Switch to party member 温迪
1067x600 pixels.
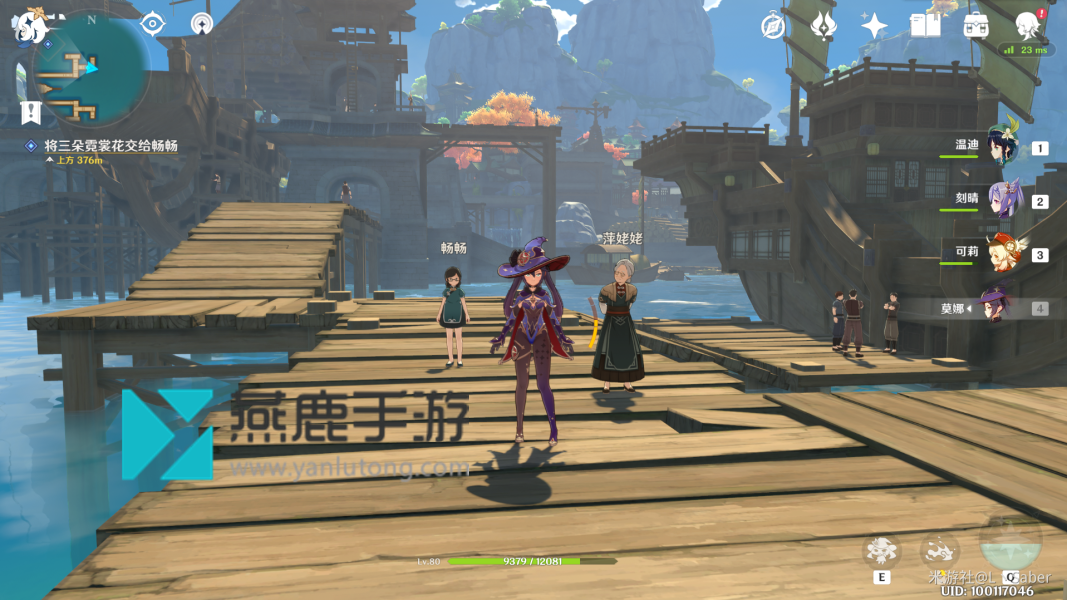1002,146
